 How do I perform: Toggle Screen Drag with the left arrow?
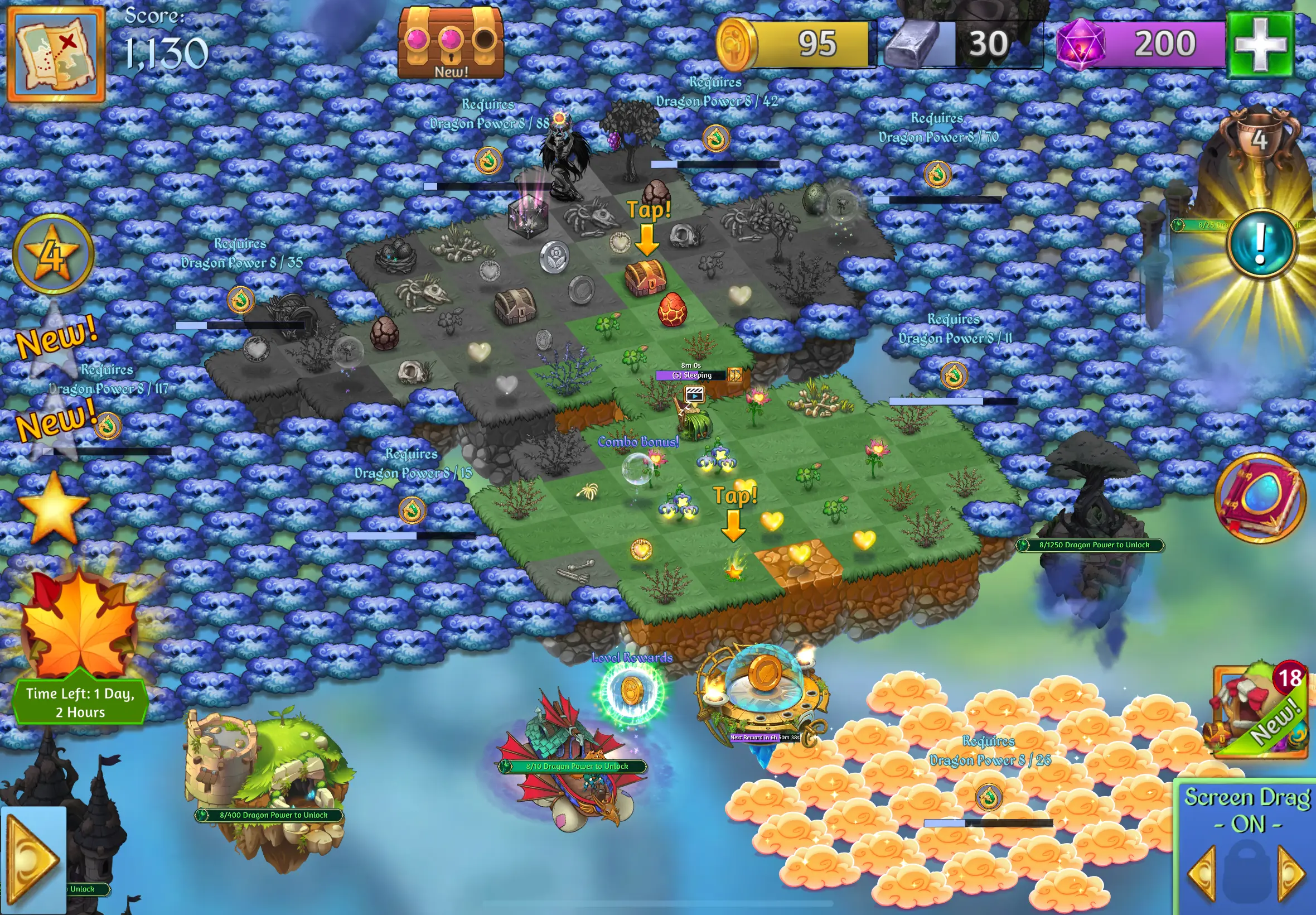pos(1203,873)
